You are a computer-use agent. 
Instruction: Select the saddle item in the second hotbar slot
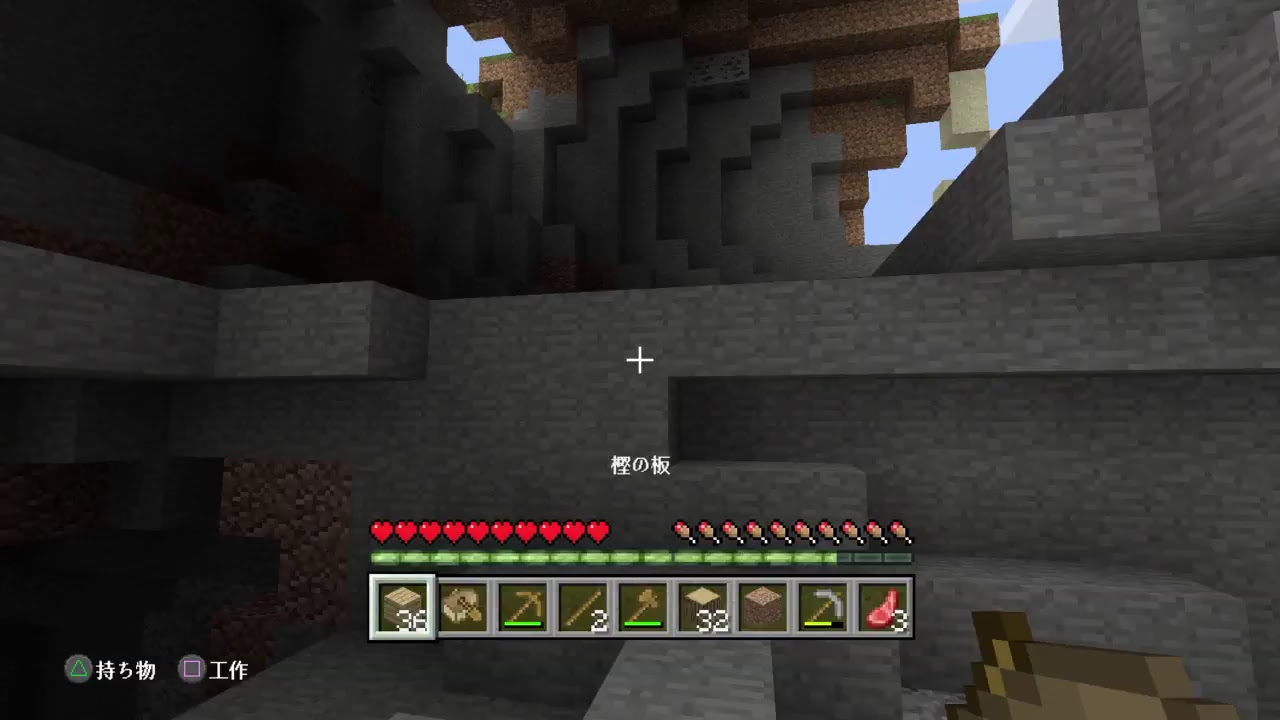463,607
